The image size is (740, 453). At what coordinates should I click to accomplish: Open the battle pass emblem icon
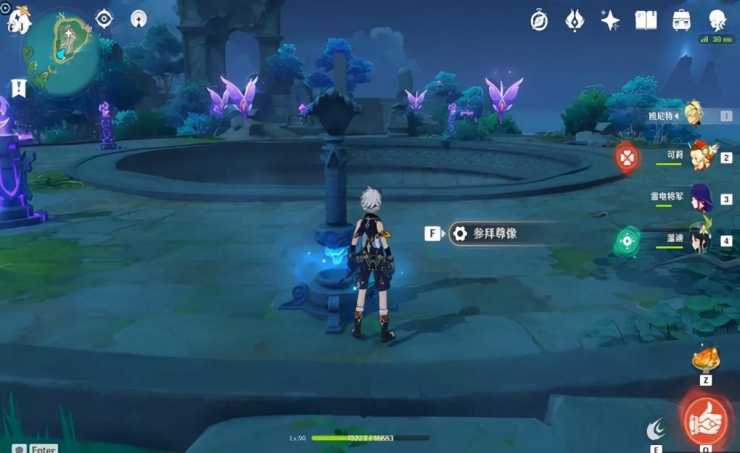click(x=575, y=19)
